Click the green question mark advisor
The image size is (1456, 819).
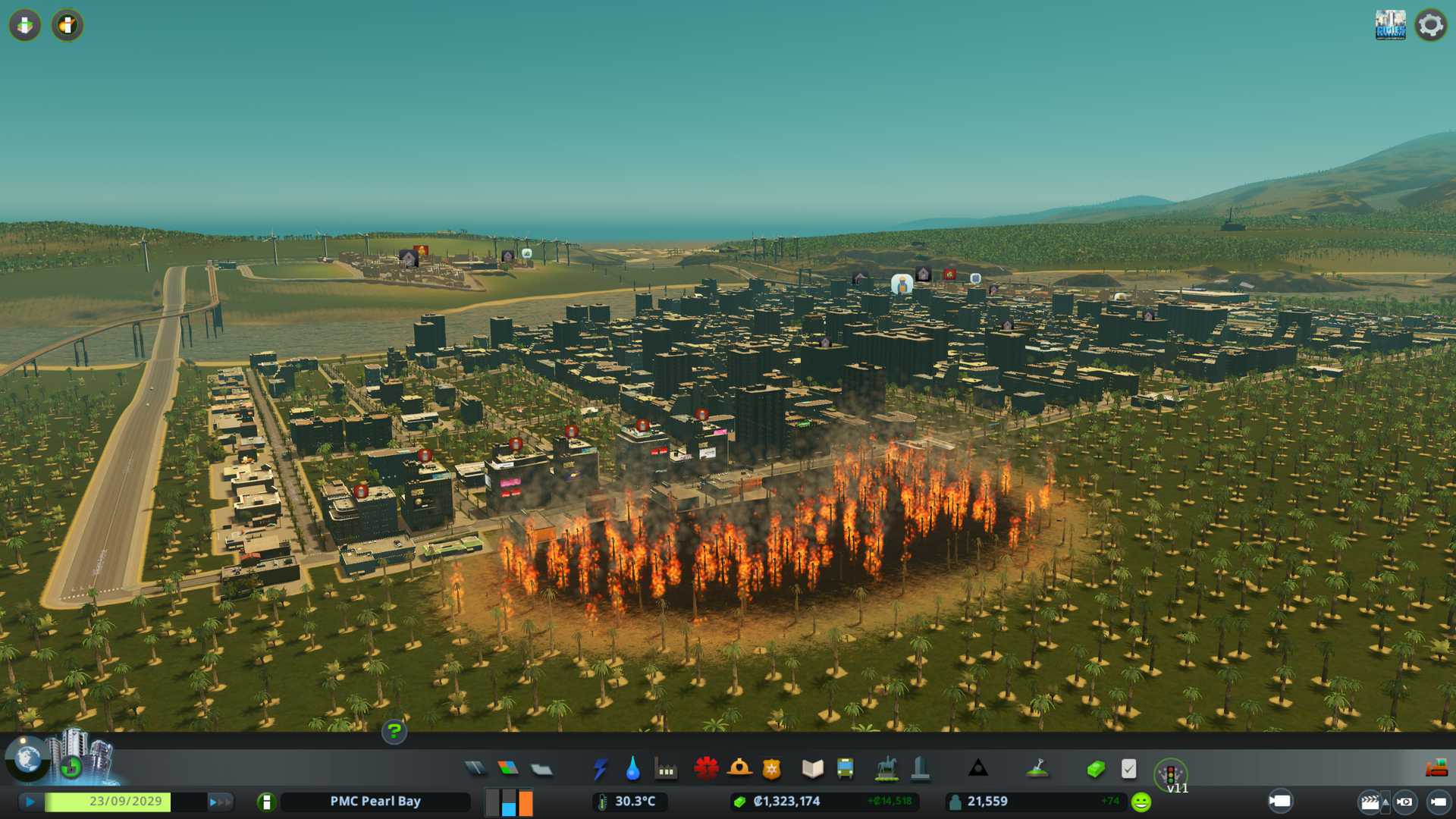pyautogui.click(x=394, y=731)
